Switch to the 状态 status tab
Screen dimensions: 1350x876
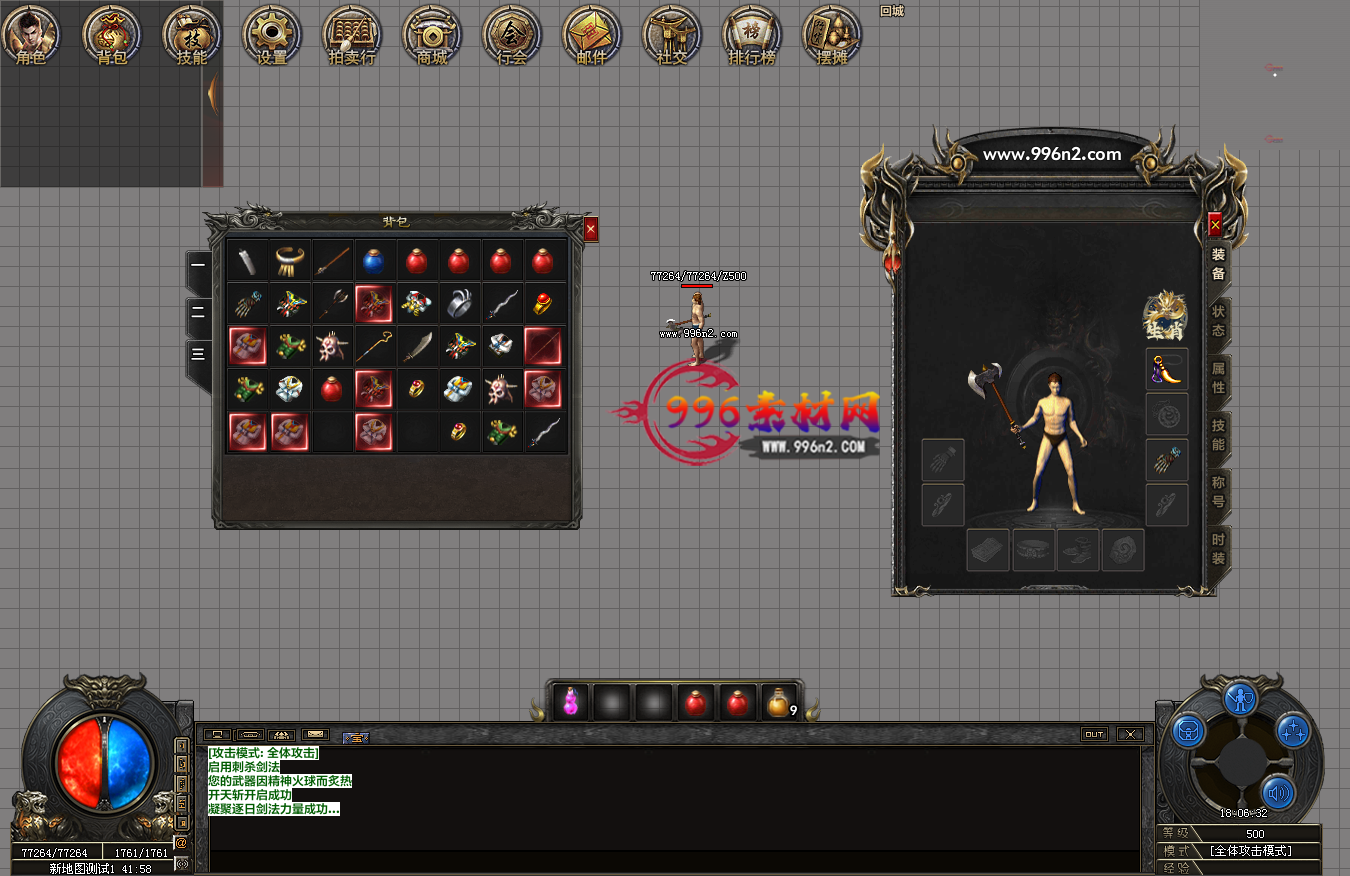click(1218, 321)
